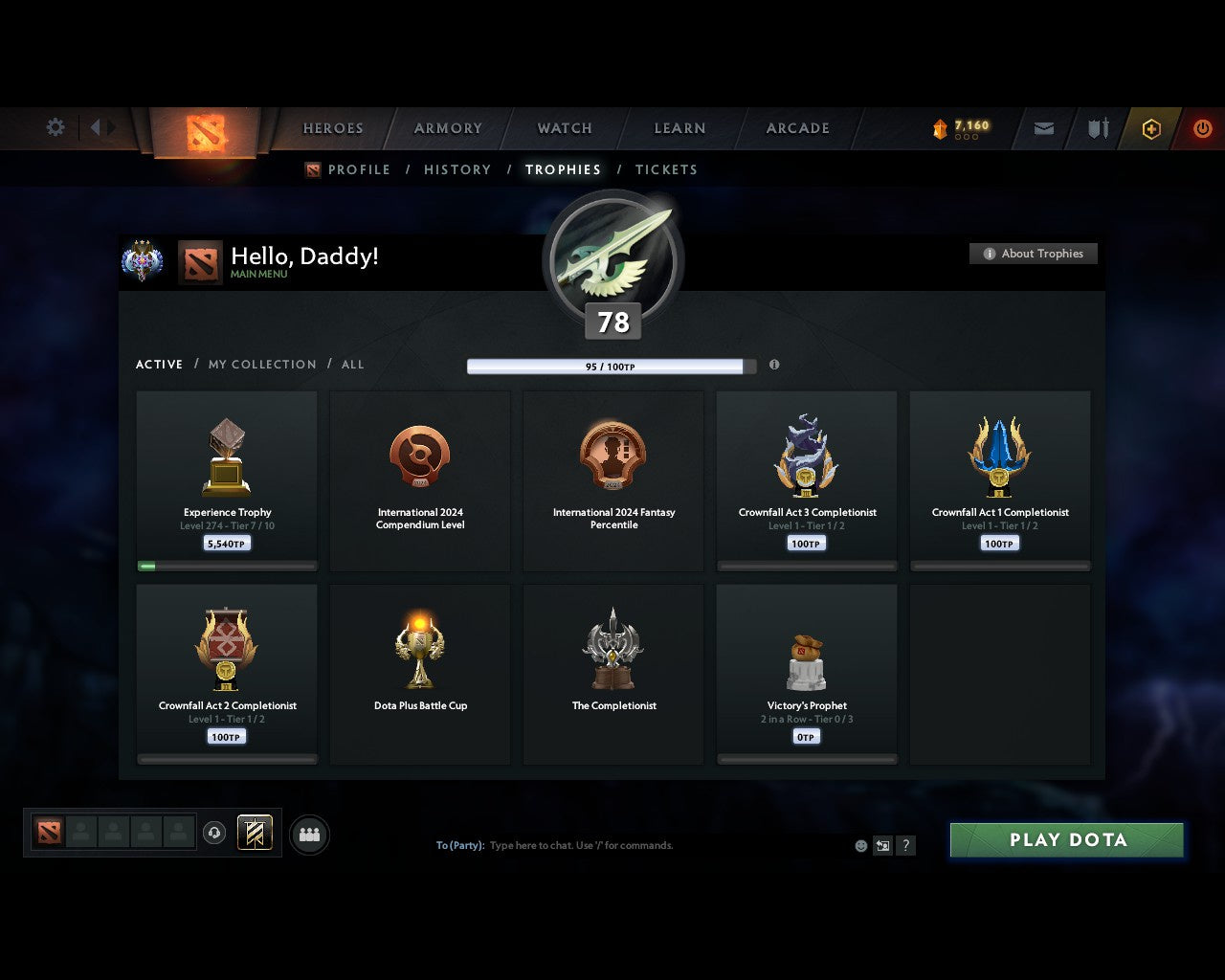Click the Dota 2 logo above the nav bar
1225x980 pixels.
tap(203, 129)
